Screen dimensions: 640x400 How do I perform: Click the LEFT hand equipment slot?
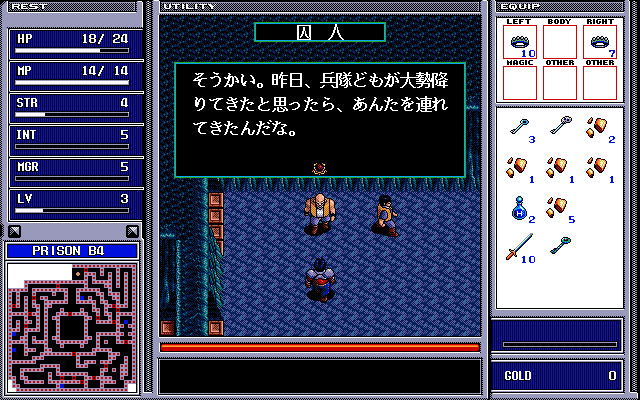tap(519, 42)
